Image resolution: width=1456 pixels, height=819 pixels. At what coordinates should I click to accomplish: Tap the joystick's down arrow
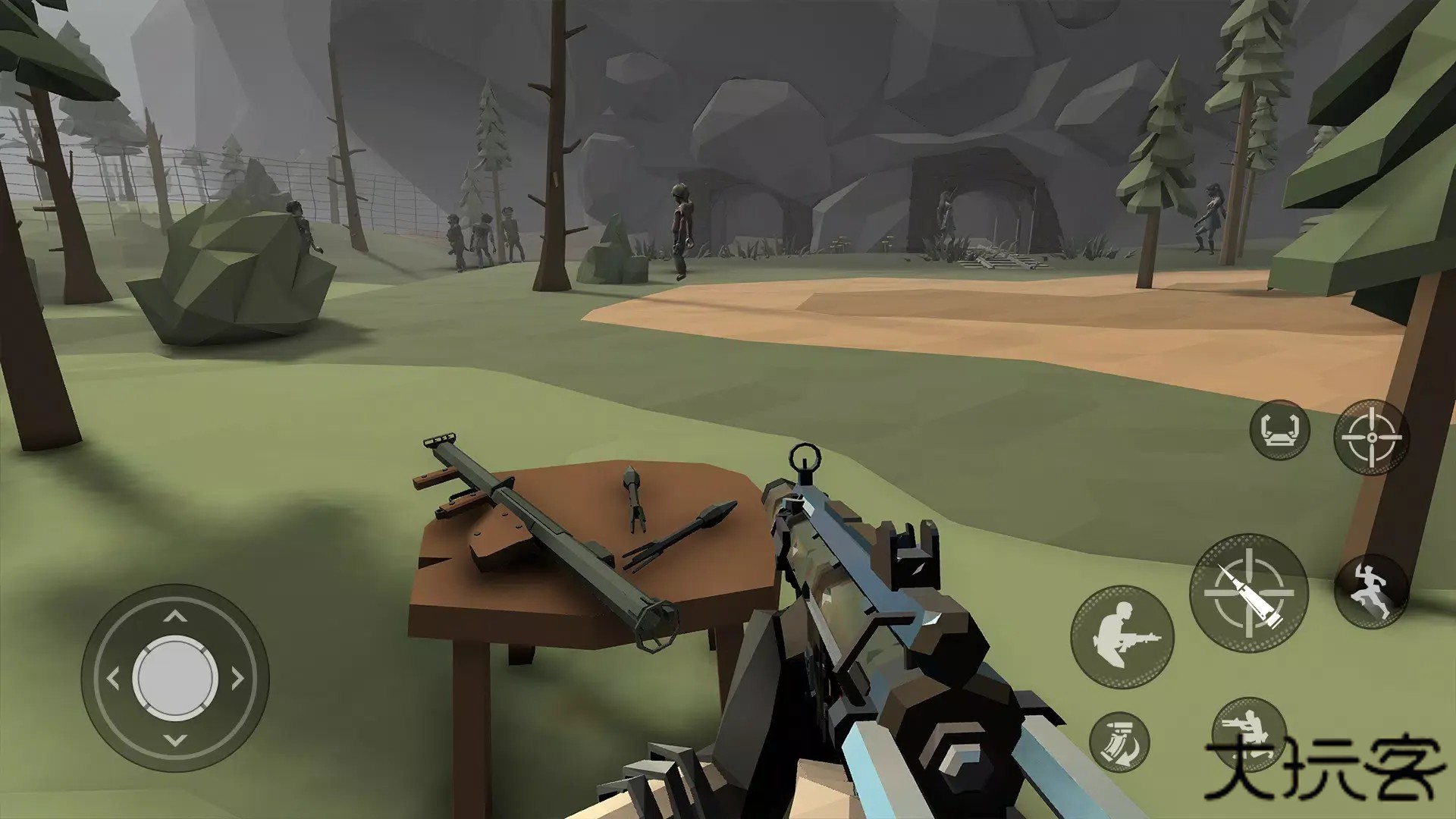point(175,739)
